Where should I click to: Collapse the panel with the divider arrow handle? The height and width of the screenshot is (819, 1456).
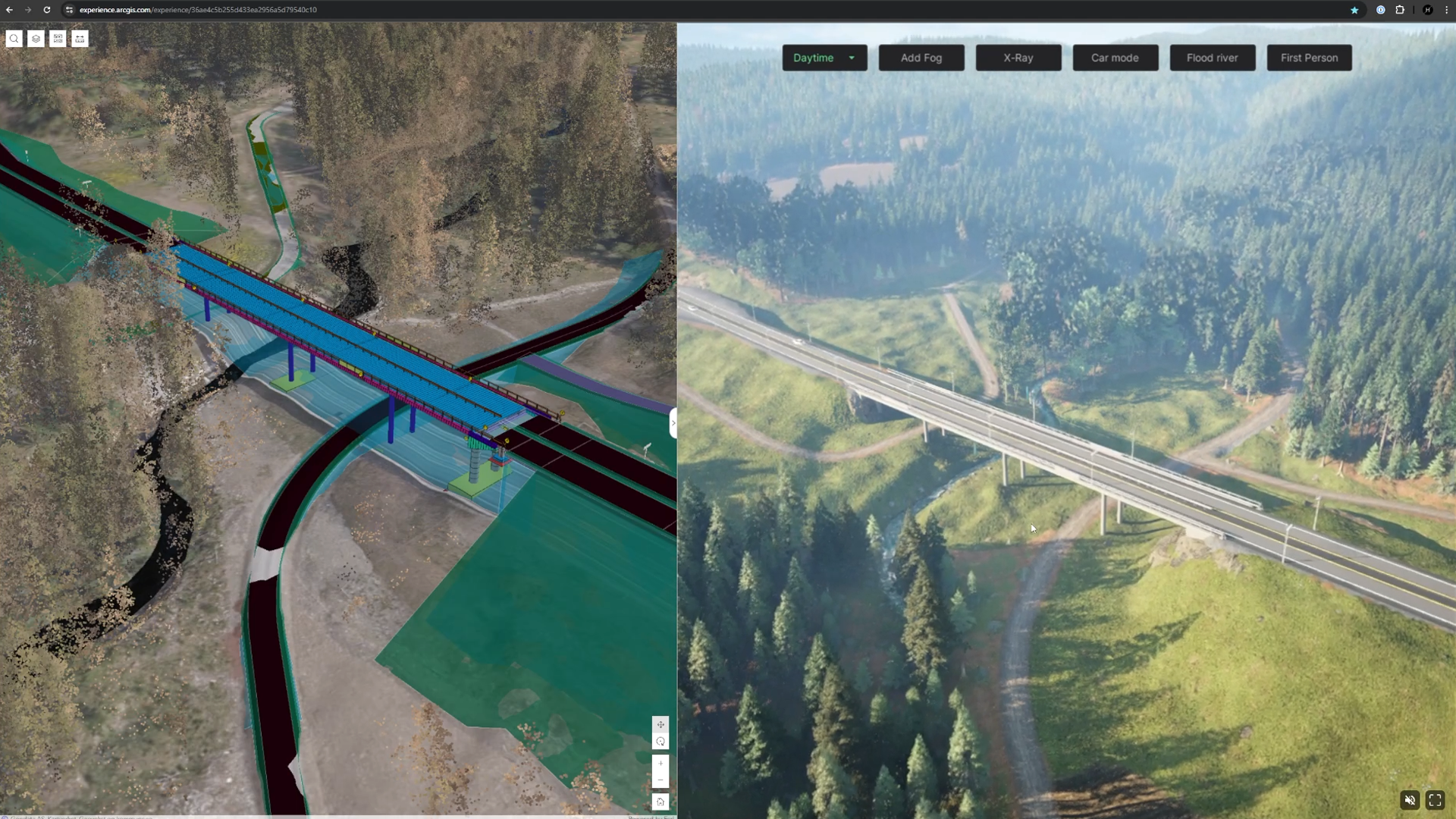point(673,423)
